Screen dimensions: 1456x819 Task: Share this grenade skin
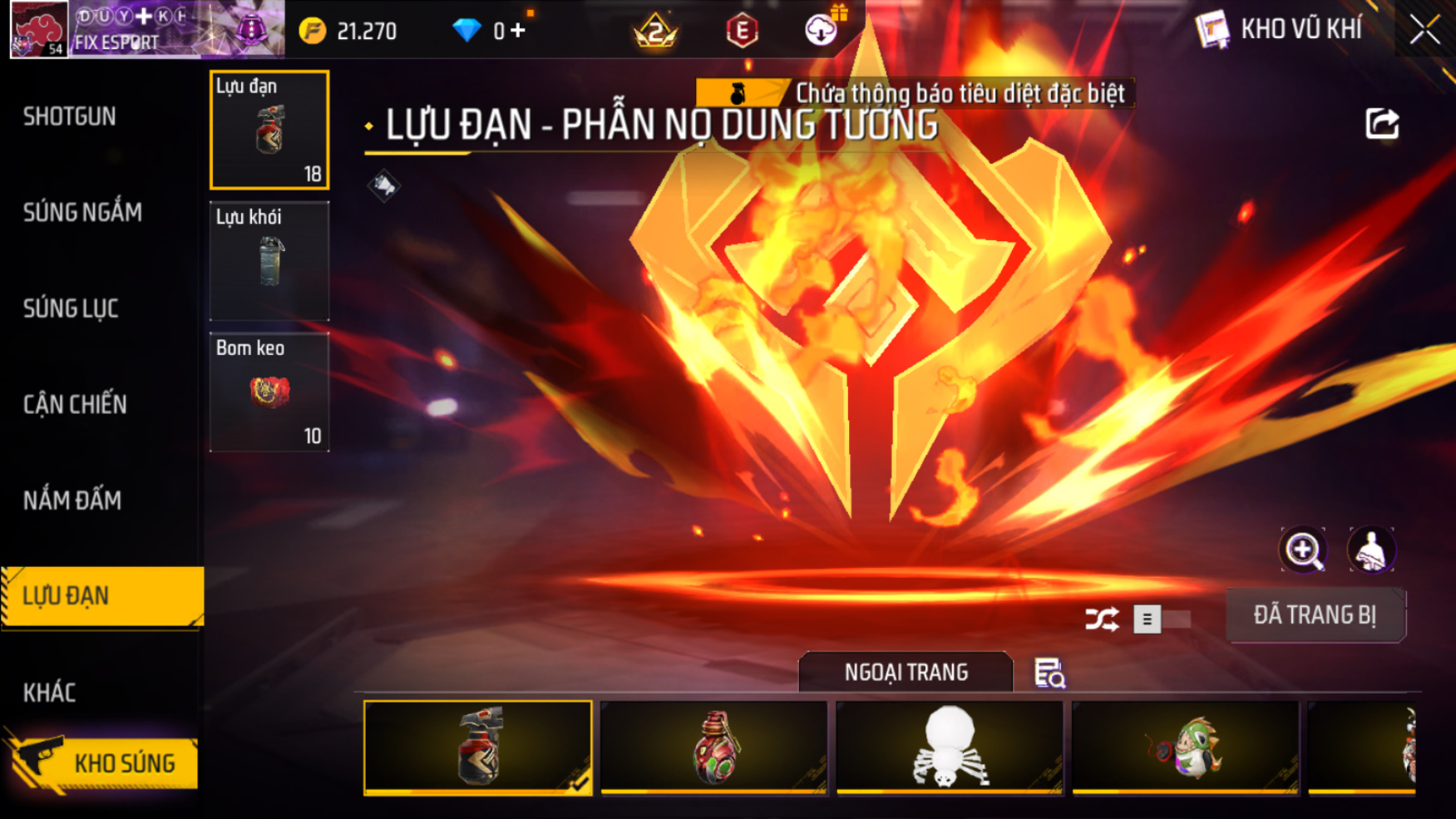pos(1382,124)
